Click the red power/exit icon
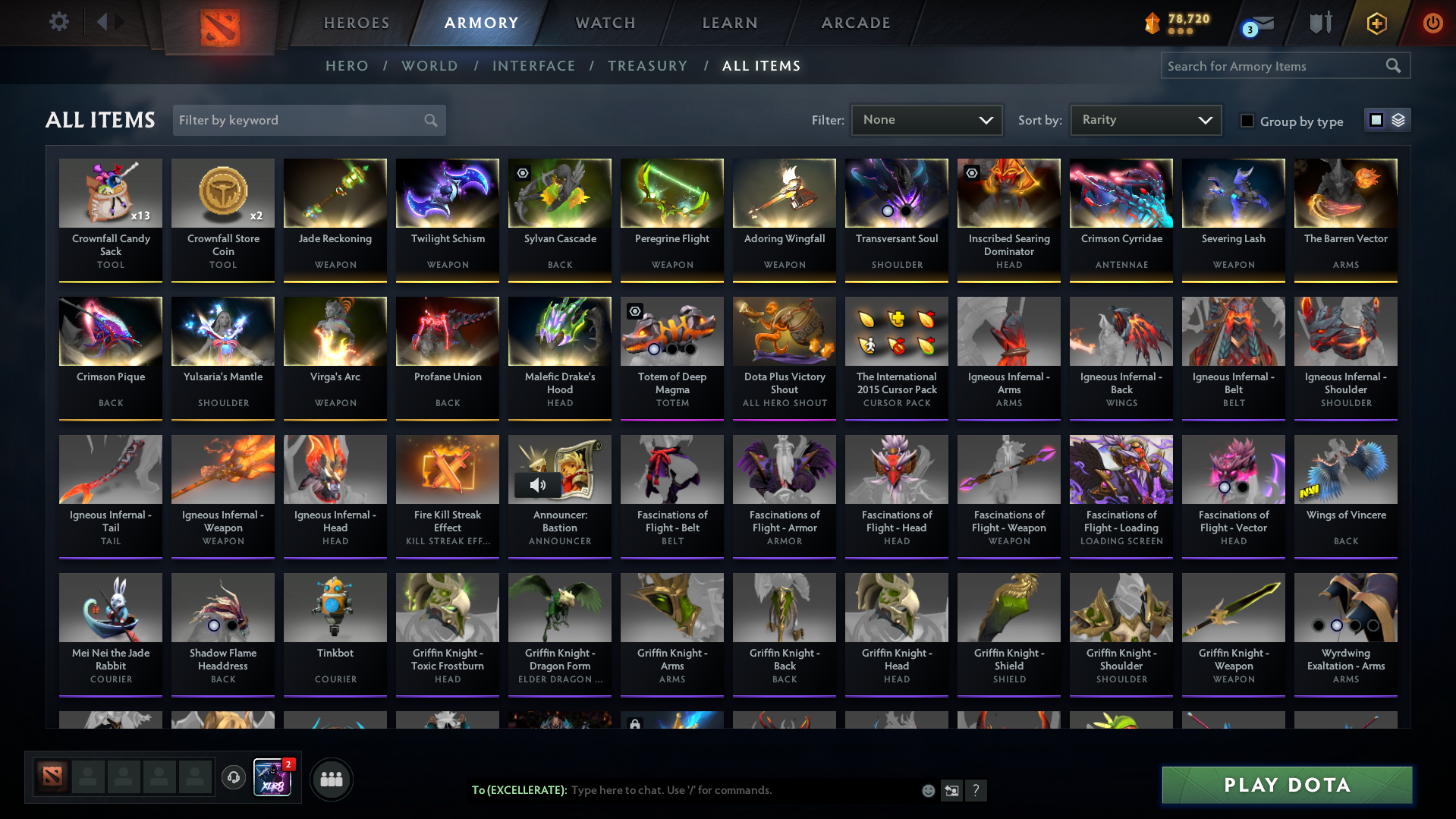Image resolution: width=1456 pixels, height=819 pixels. pyautogui.click(x=1432, y=23)
